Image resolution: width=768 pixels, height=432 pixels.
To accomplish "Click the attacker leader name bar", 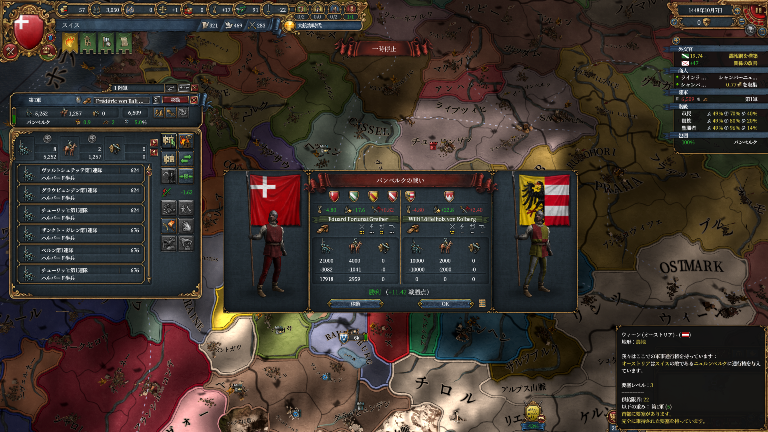I will (354, 218).
